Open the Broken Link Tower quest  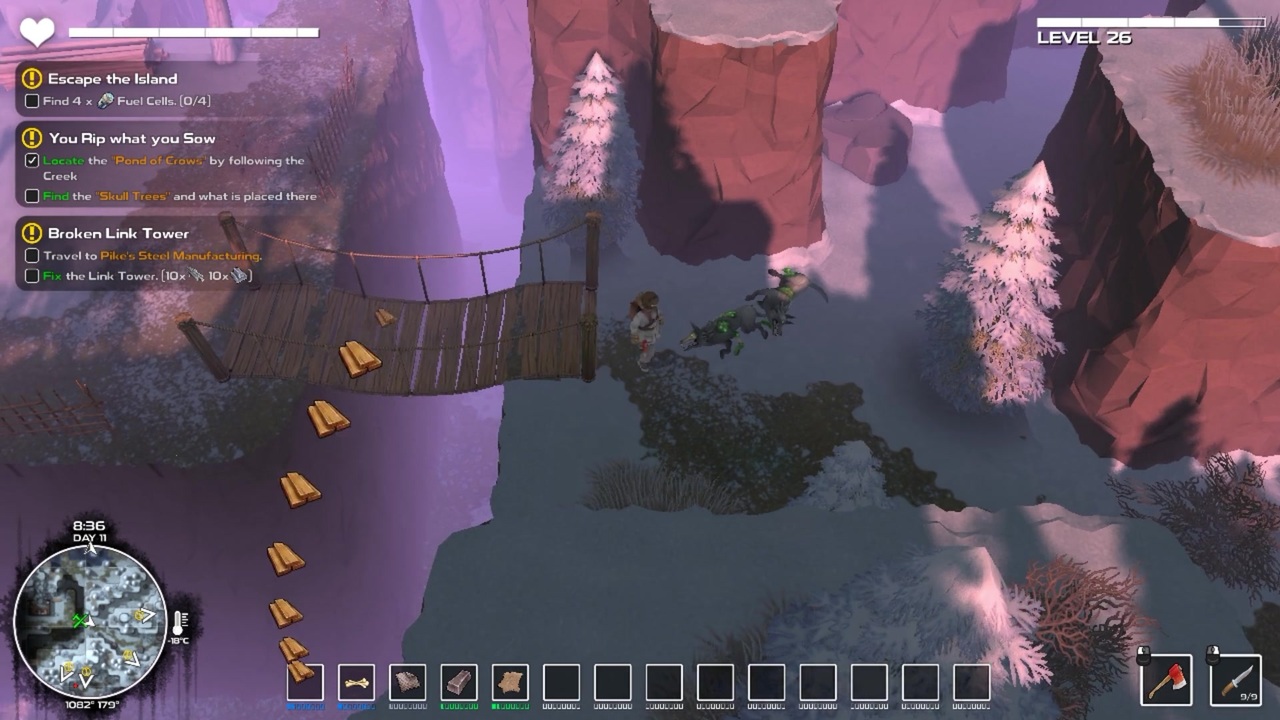[x=118, y=234]
